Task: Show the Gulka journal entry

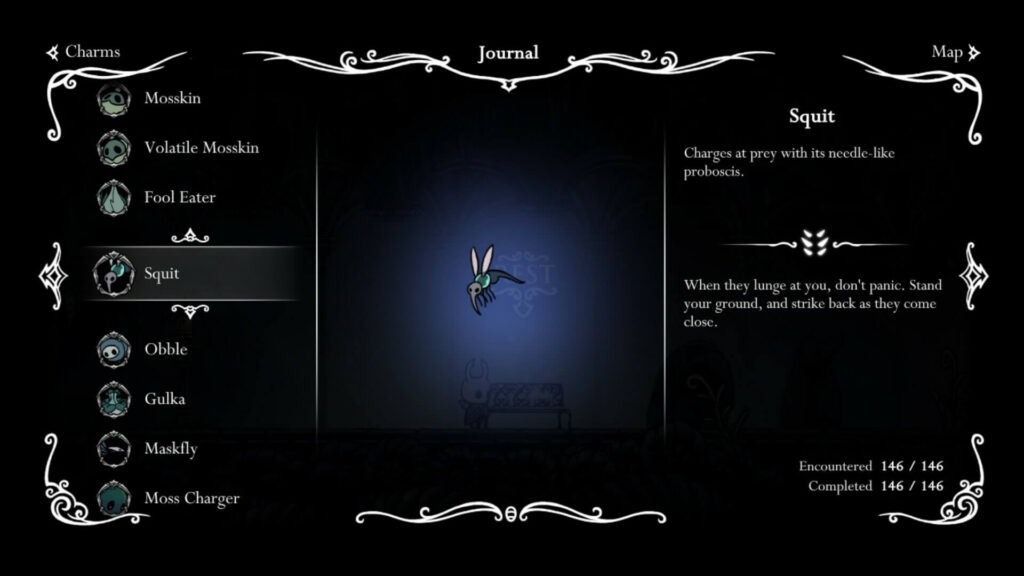Action: (x=164, y=399)
